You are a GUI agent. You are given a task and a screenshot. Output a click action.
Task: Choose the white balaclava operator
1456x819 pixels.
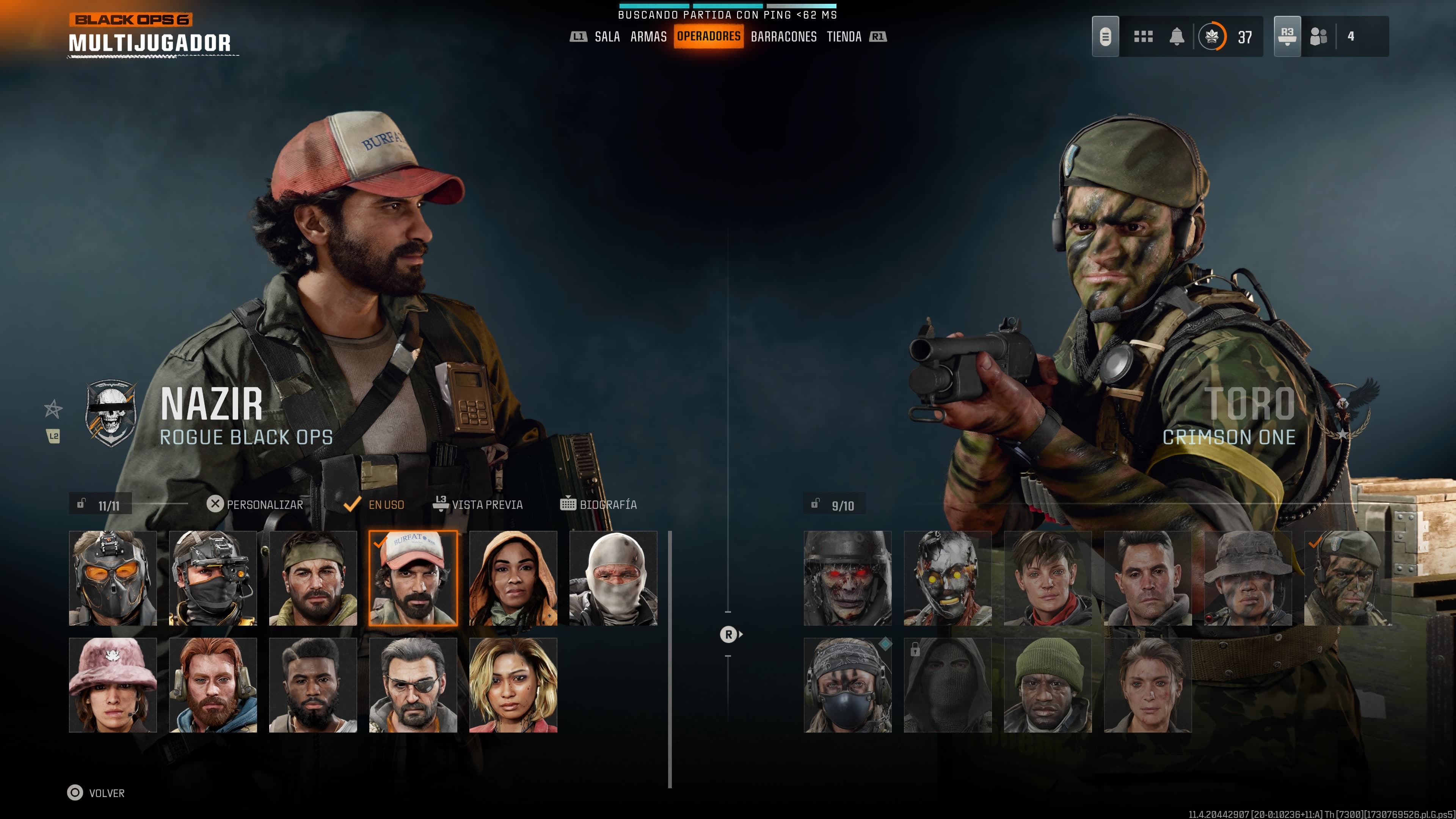pos(613,577)
